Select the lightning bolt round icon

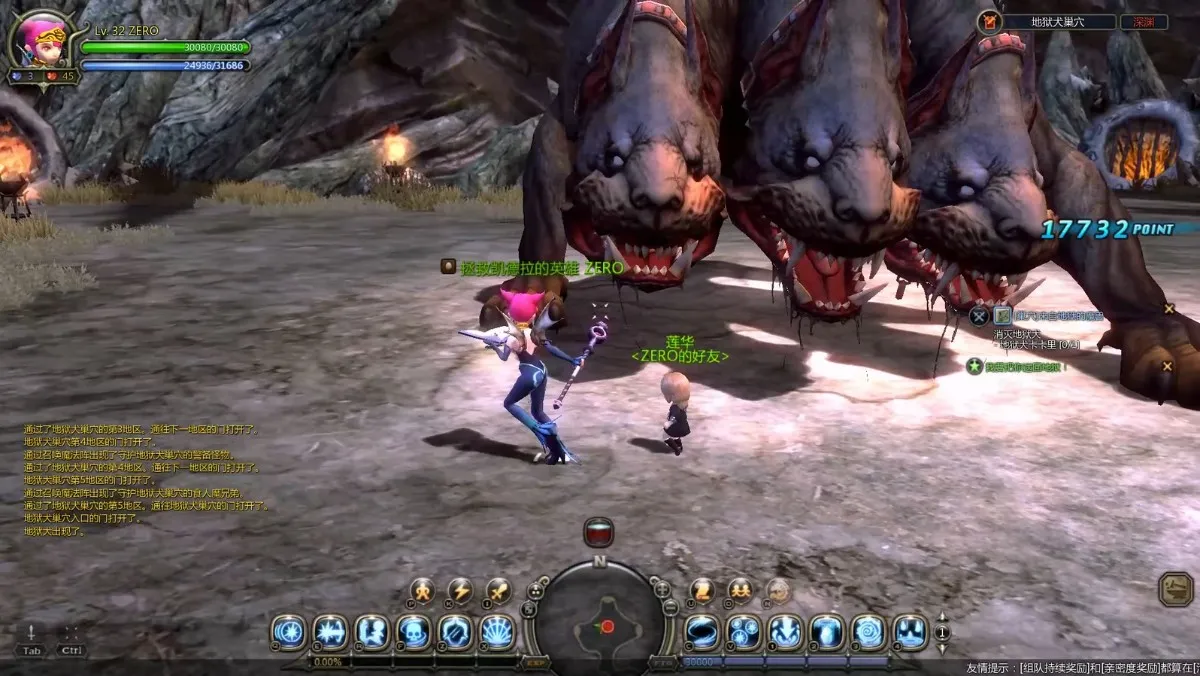(460, 591)
